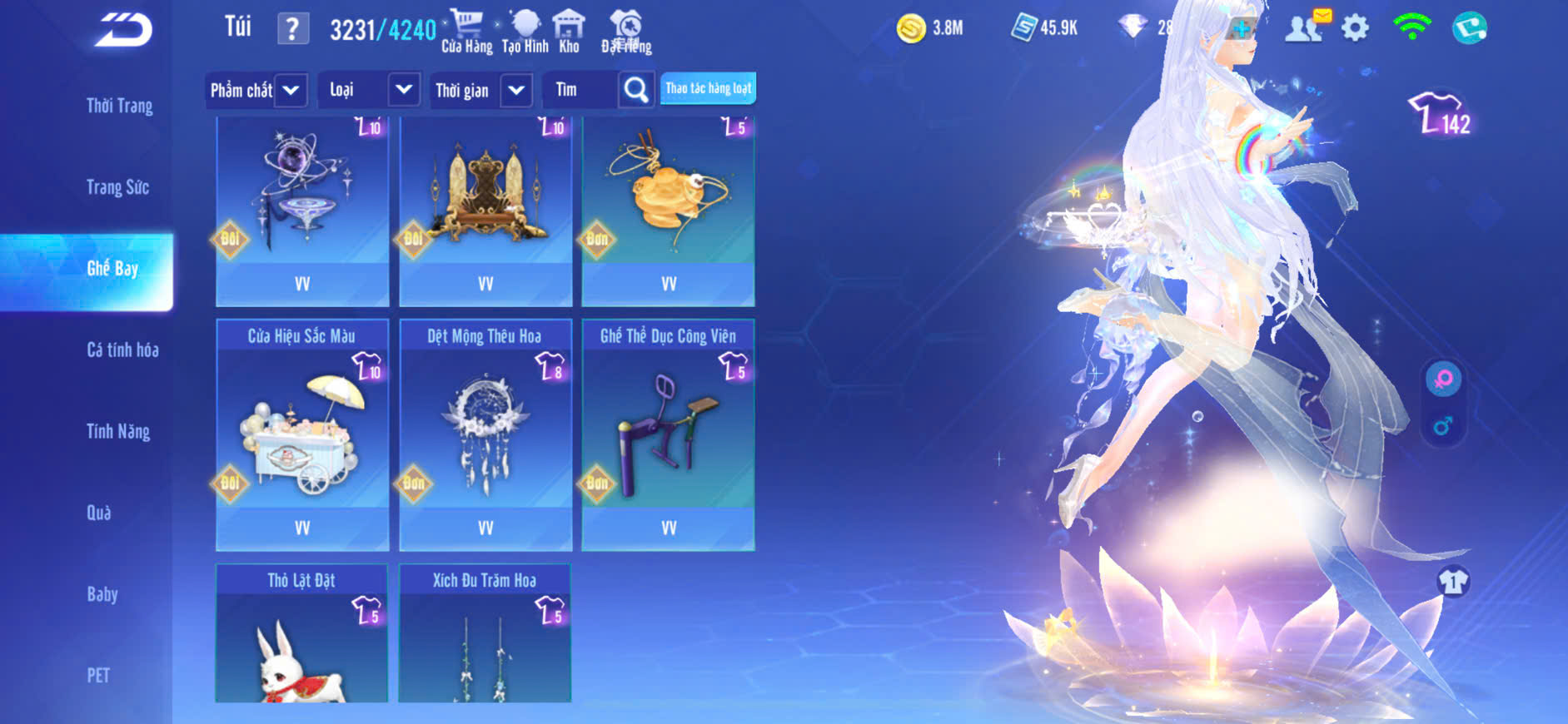The height and width of the screenshot is (724, 1568).
Task: Open the gear settings icon
Action: (x=1355, y=28)
